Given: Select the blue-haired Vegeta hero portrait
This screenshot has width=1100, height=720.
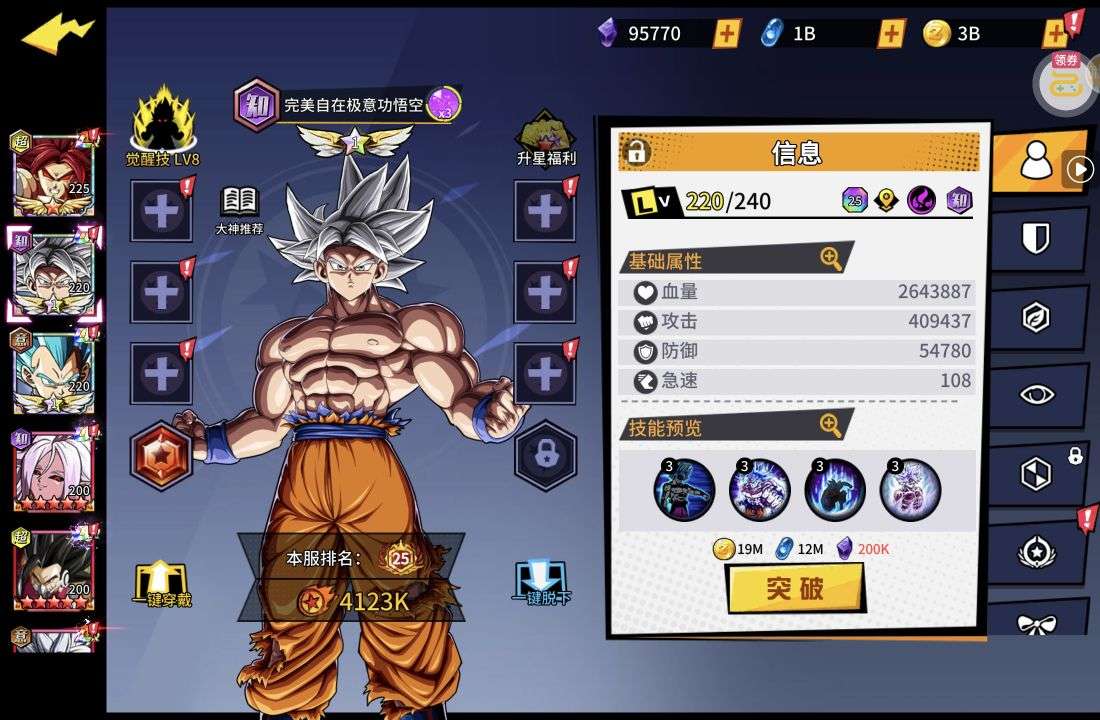Looking at the screenshot, I should coord(54,372).
